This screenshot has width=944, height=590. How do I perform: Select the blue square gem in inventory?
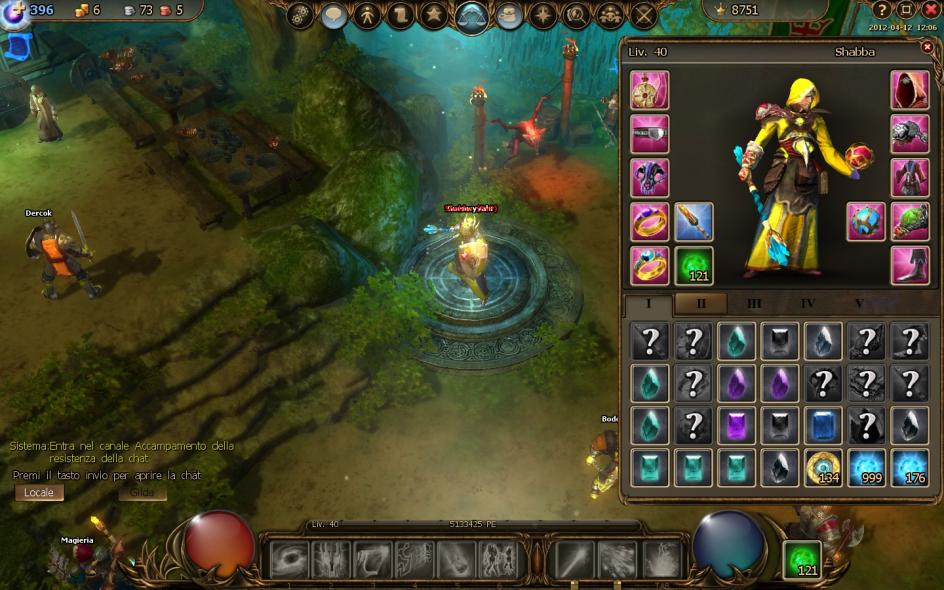click(x=823, y=425)
